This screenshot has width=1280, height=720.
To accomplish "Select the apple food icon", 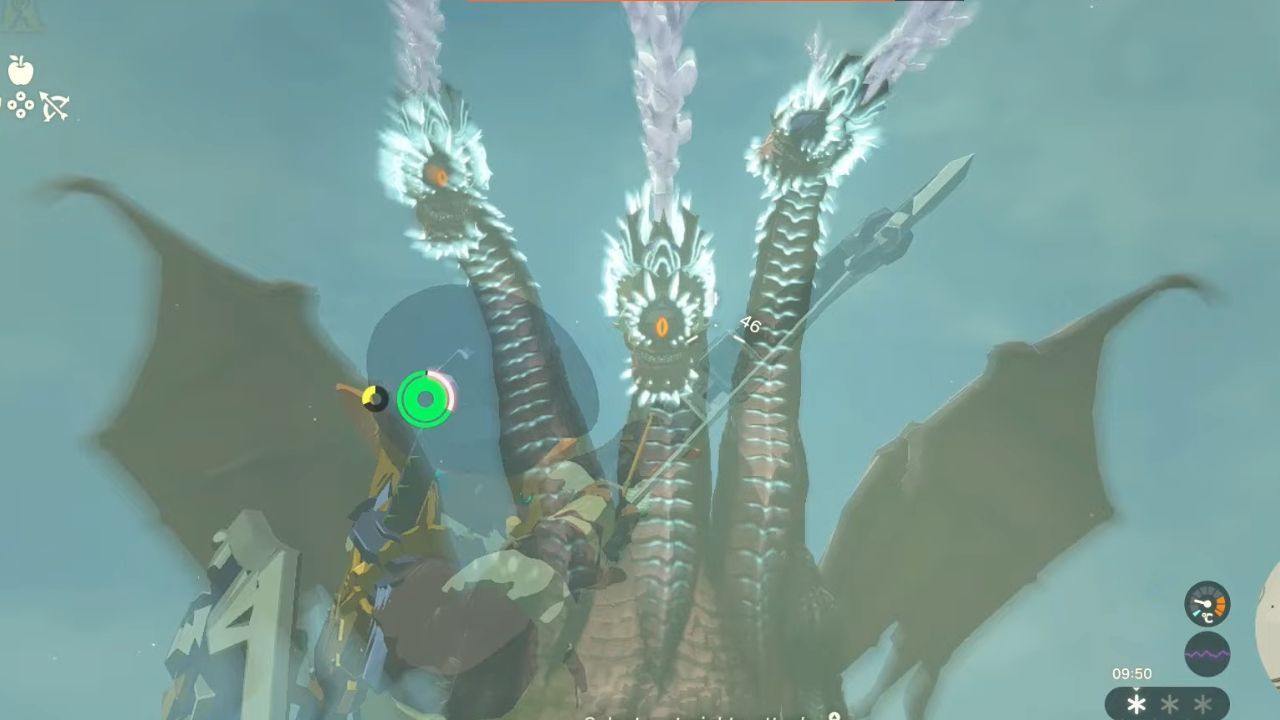I will tap(21, 71).
